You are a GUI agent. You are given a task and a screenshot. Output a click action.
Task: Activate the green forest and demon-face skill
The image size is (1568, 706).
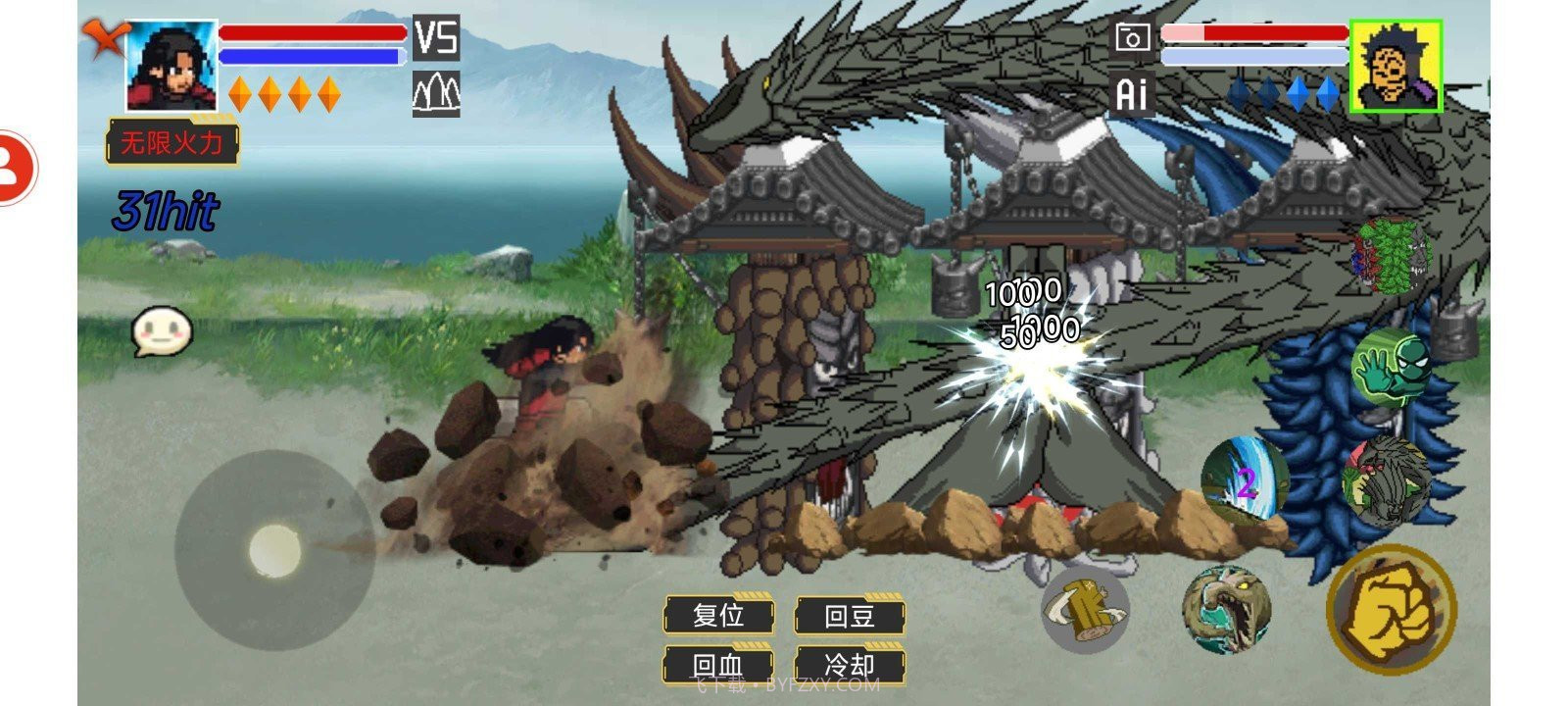point(1393,256)
